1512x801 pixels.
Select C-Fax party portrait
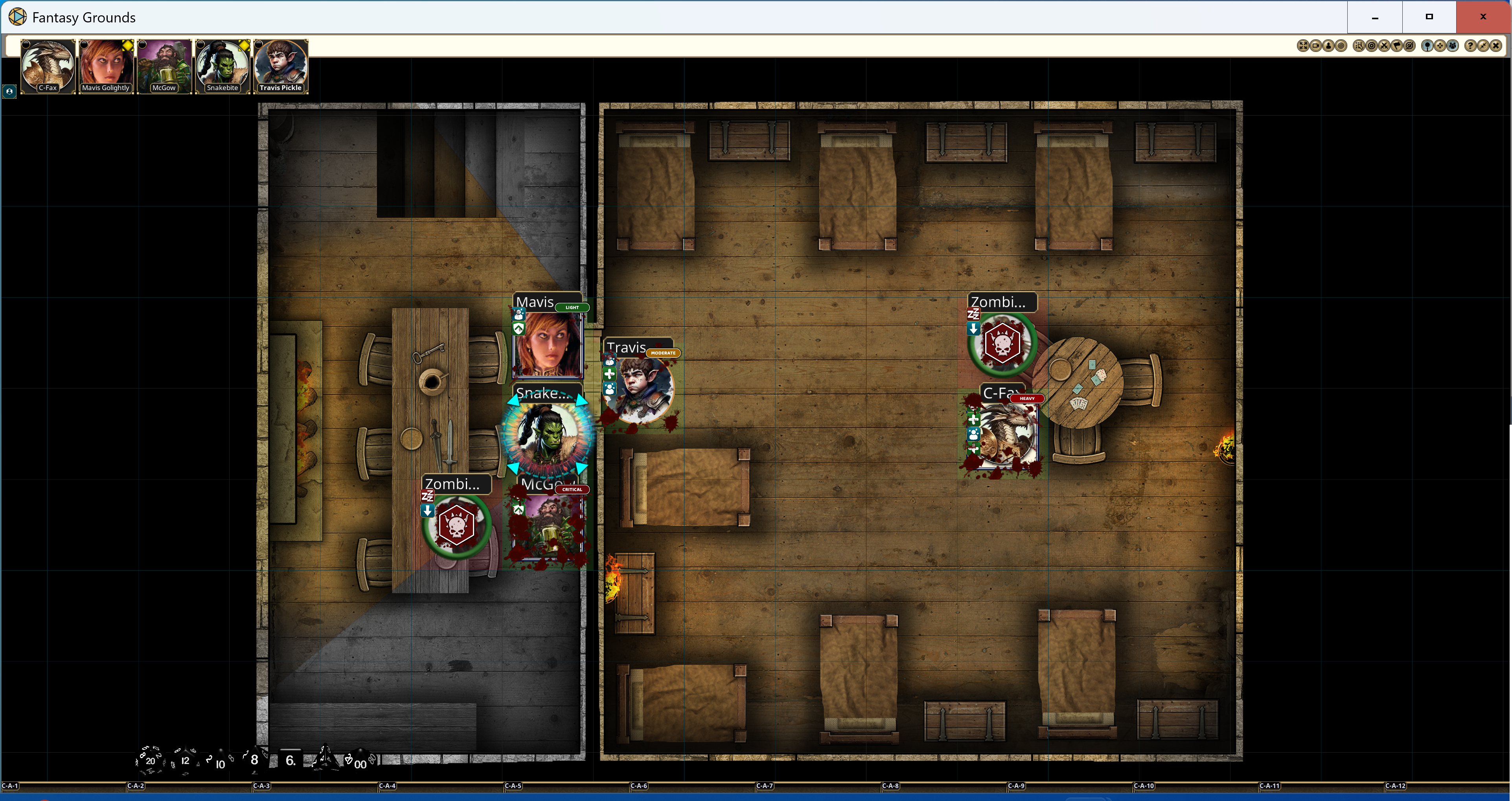click(x=48, y=64)
